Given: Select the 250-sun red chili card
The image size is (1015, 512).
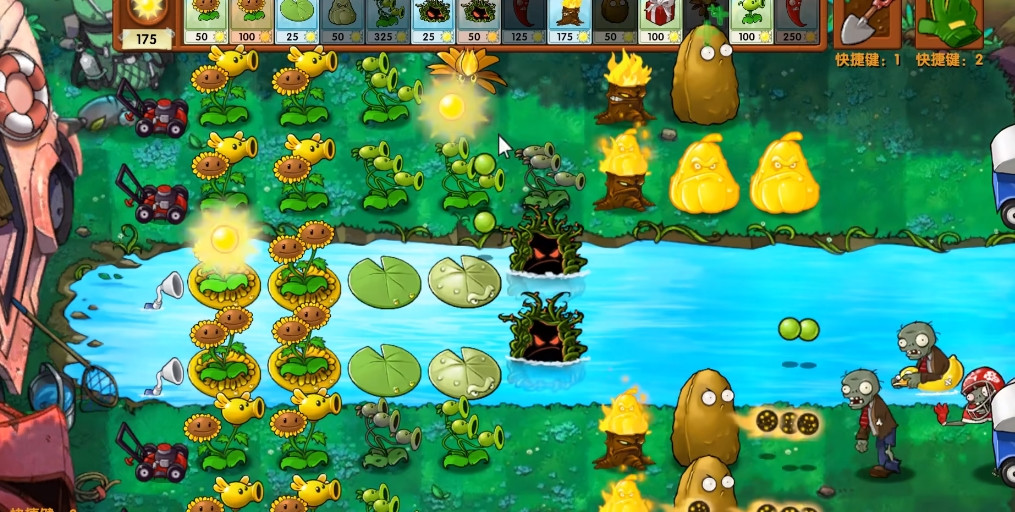Looking at the screenshot, I should tap(794, 22).
